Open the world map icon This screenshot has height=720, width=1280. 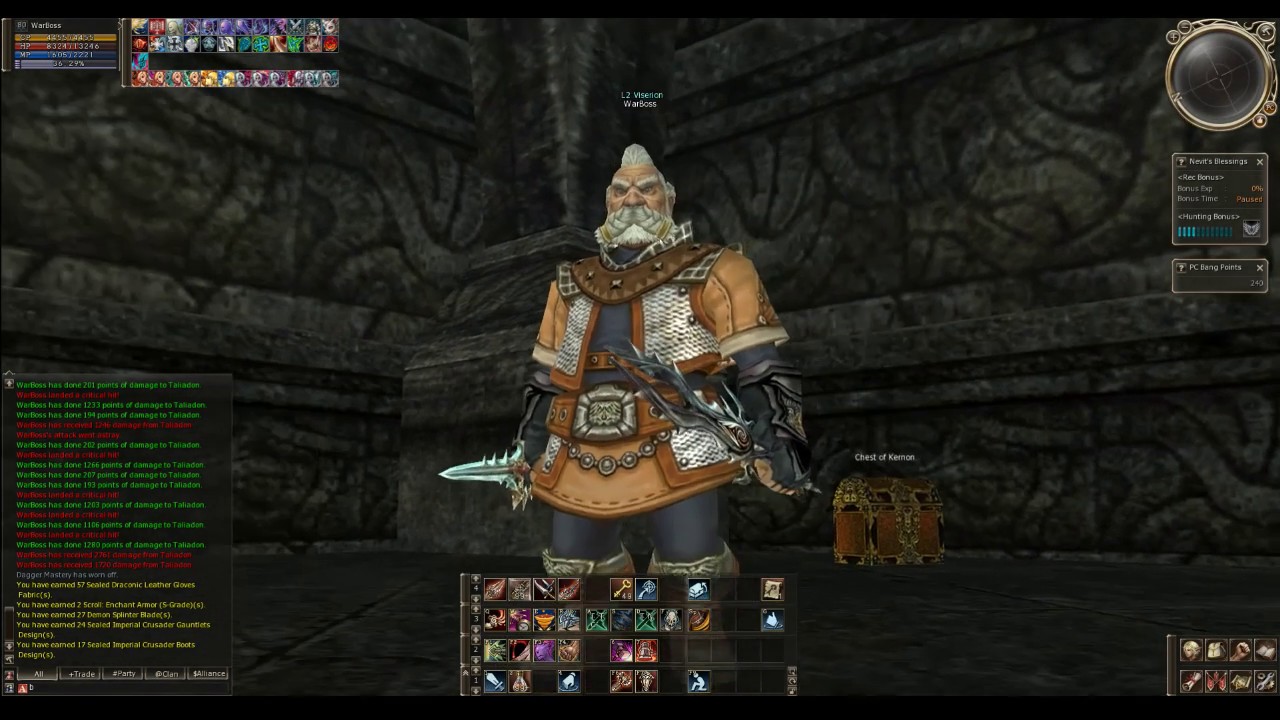pyautogui.click(x=1241, y=682)
